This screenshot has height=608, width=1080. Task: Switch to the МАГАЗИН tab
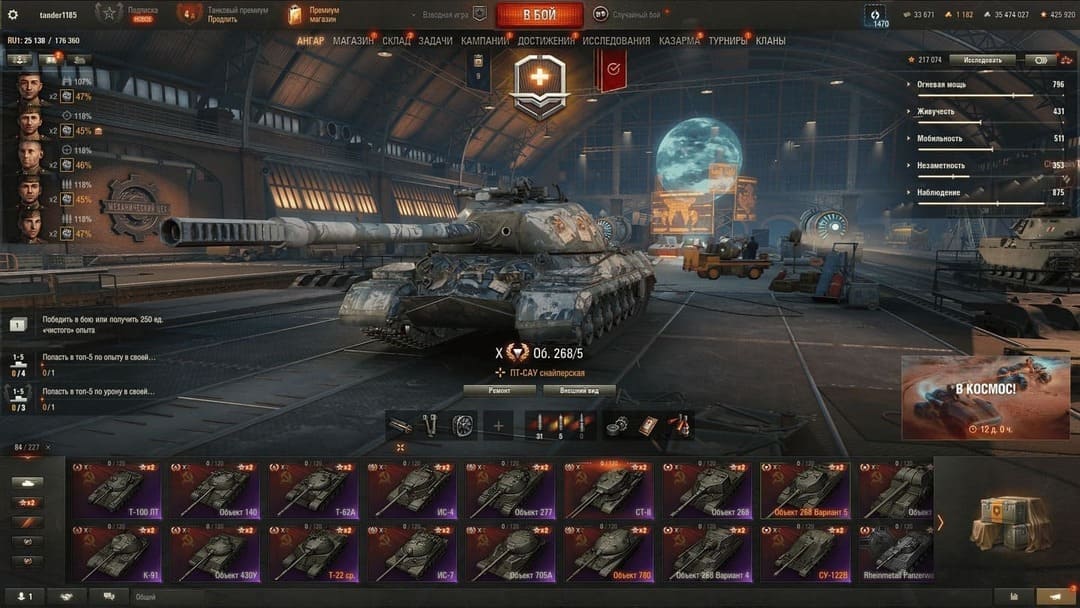click(x=353, y=41)
